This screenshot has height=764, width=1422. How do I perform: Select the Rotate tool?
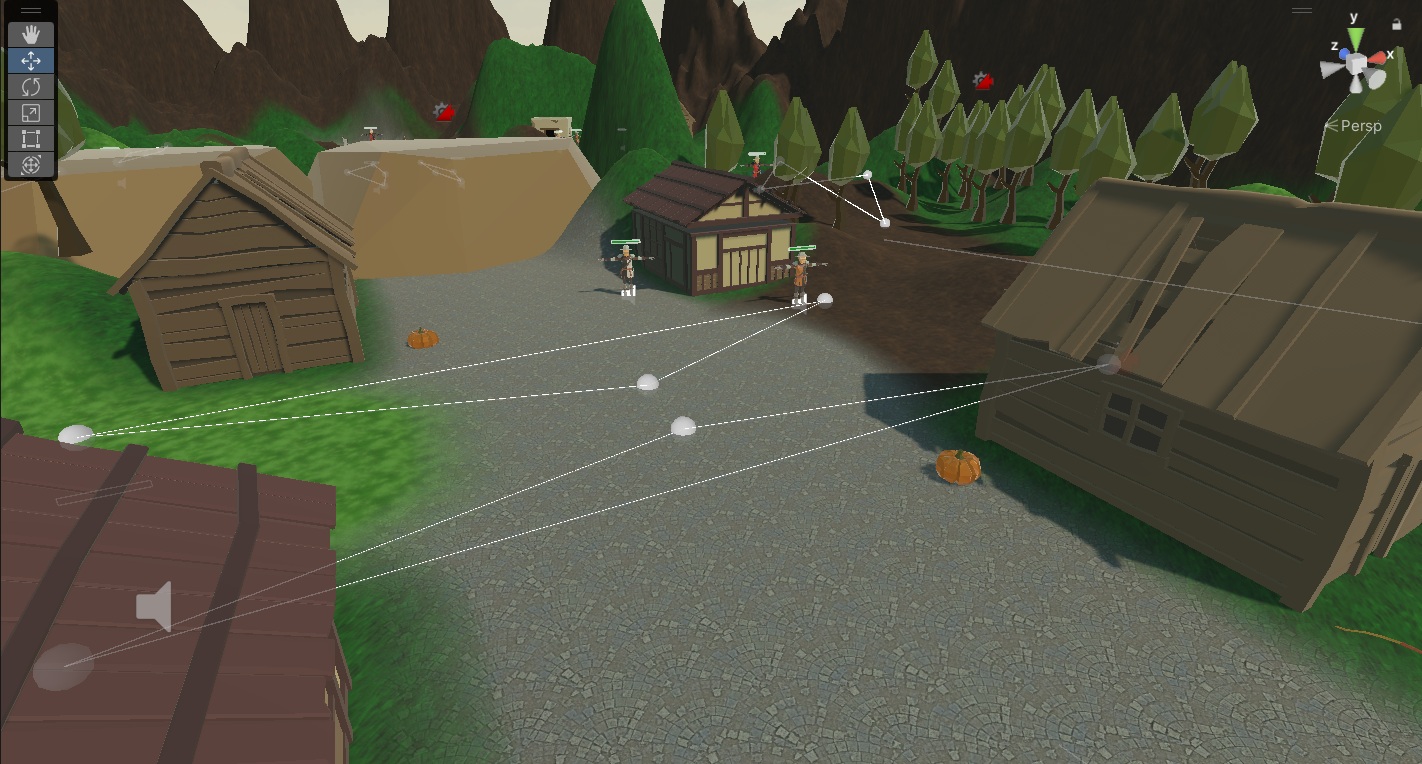click(31, 87)
